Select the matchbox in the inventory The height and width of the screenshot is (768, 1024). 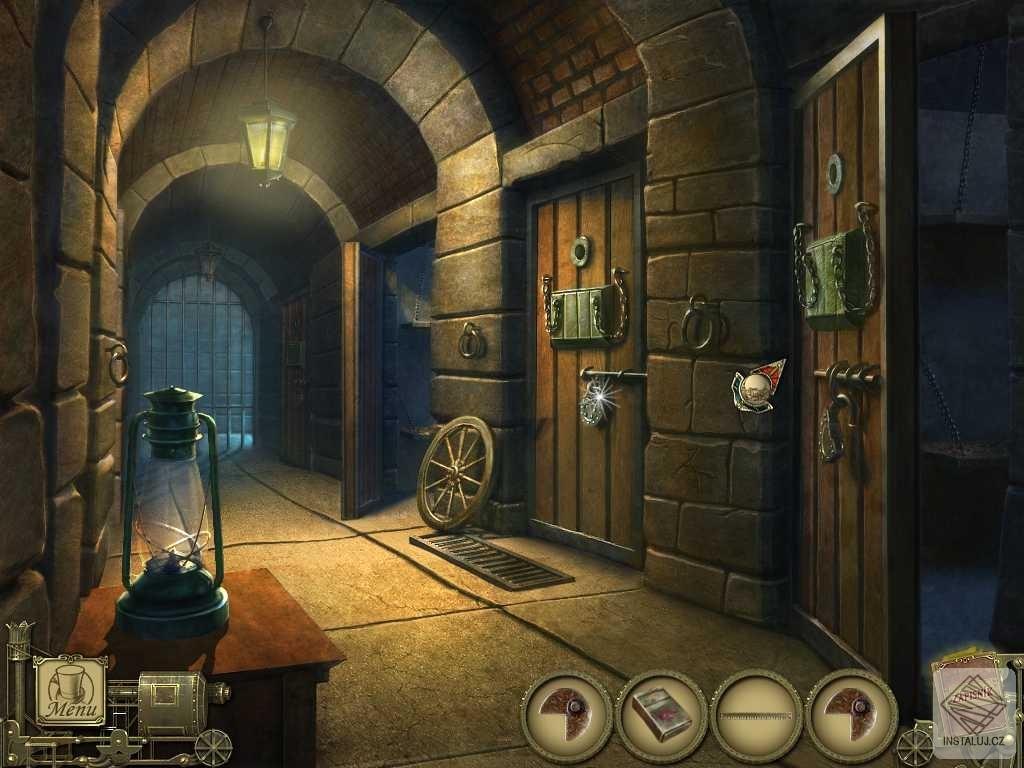pos(661,716)
